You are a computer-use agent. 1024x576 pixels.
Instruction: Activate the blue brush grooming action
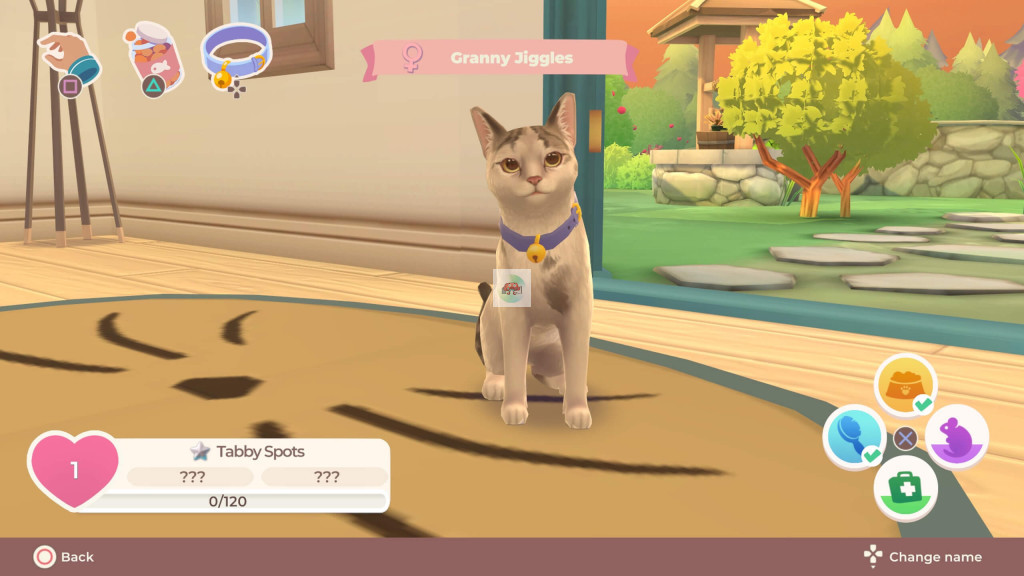[853, 438]
